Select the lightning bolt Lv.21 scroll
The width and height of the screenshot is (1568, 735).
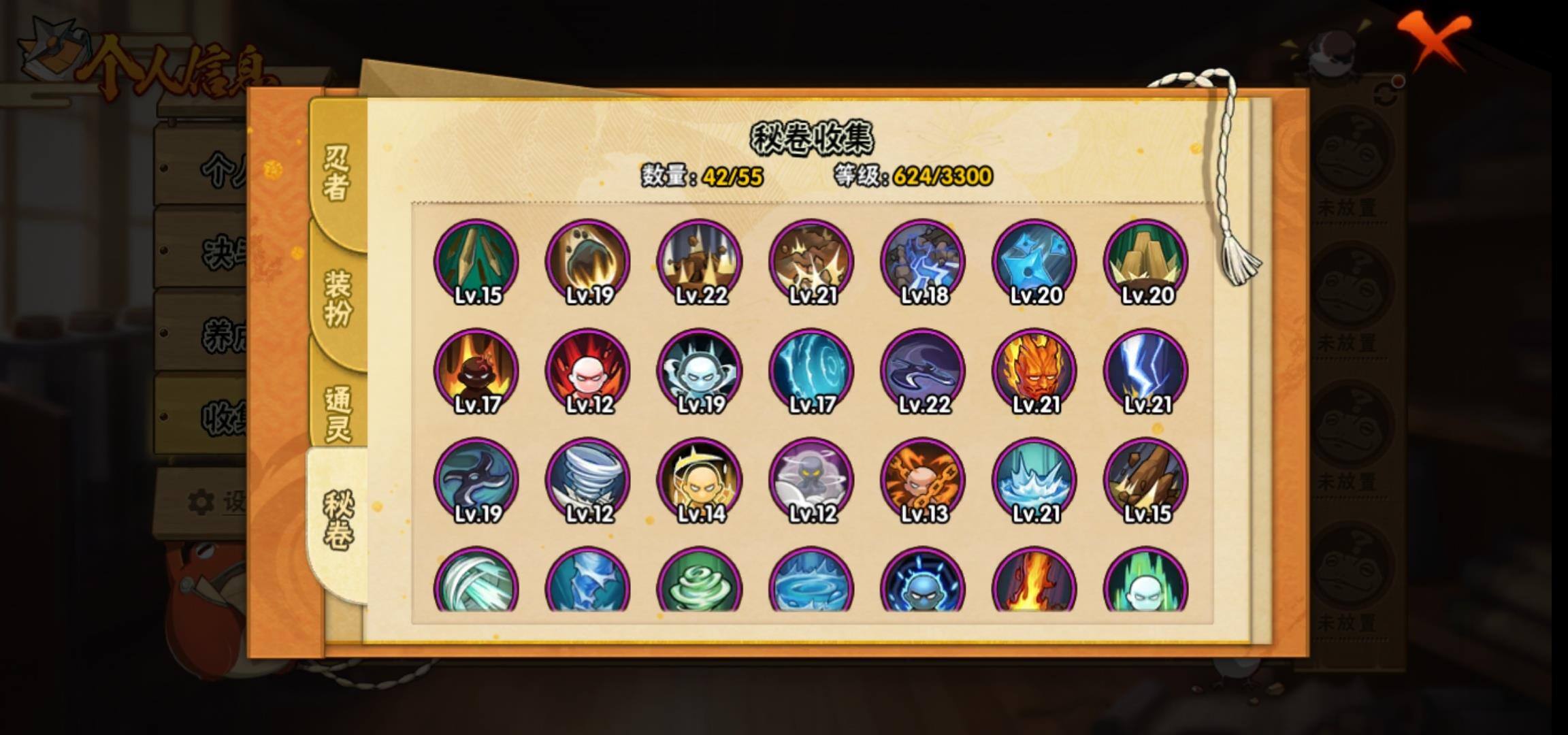point(1146,372)
